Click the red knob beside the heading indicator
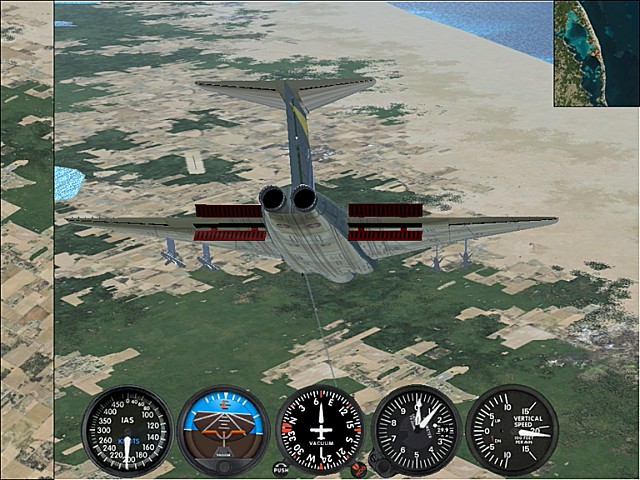Image resolution: width=640 pixels, height=480 pixels. pos(358,468)
